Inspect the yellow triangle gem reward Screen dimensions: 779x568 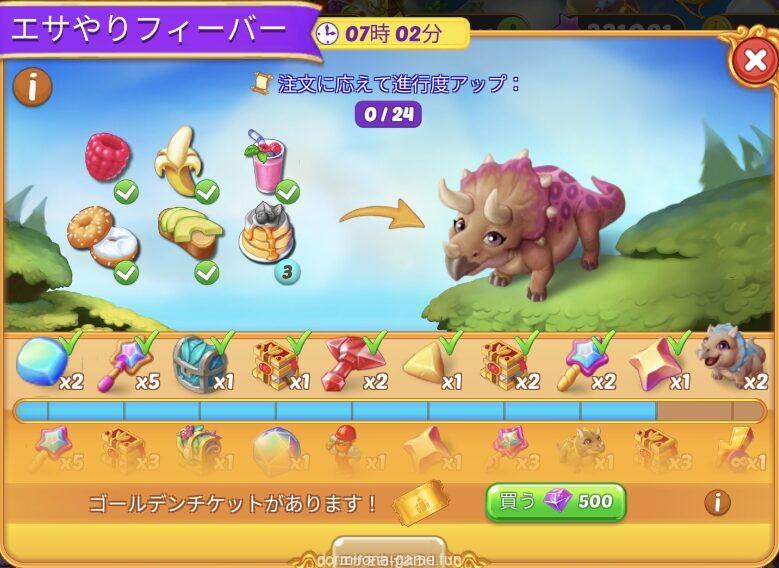pos(428,364)
